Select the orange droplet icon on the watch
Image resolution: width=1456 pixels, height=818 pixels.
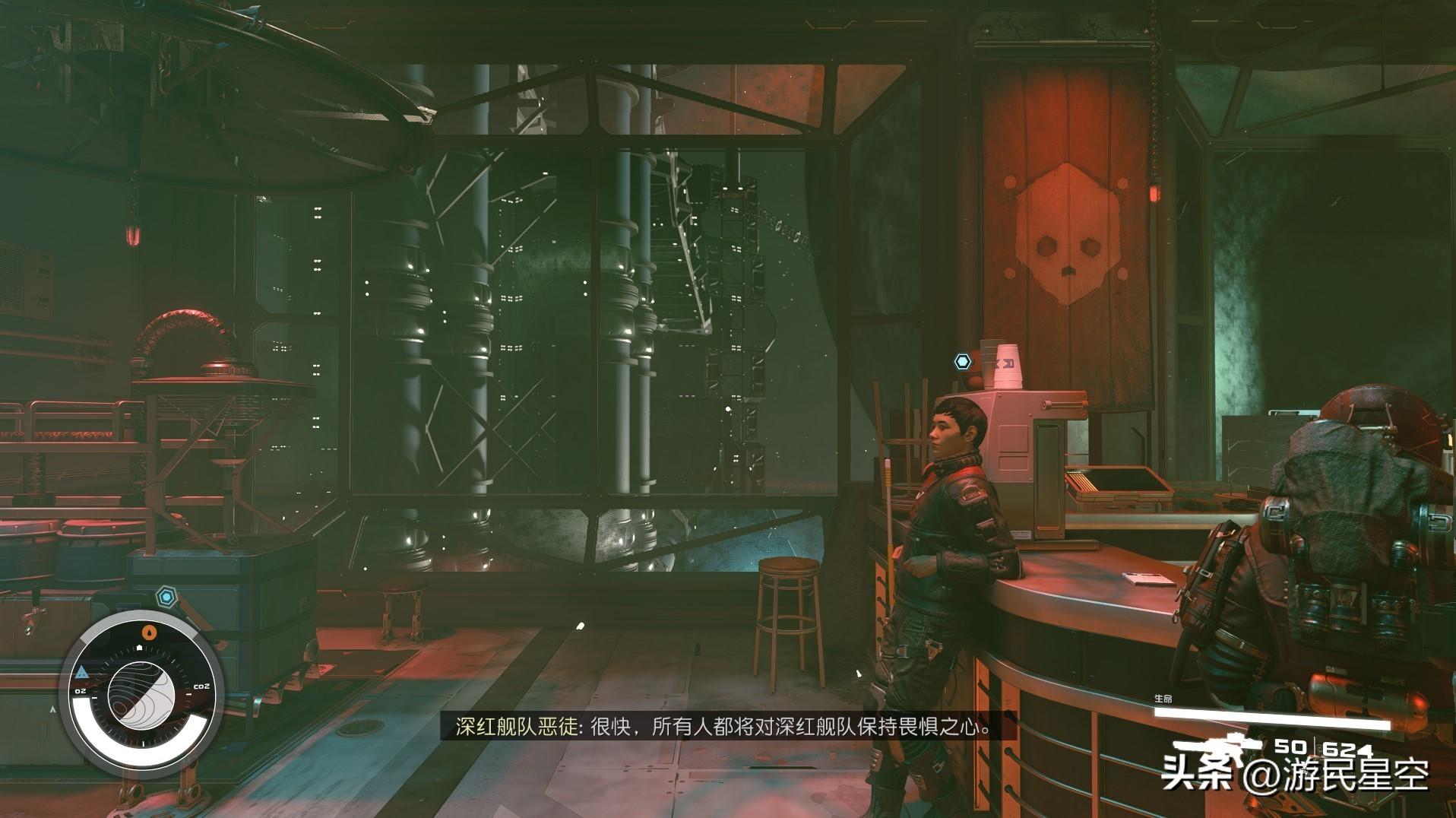pyautogui.click(x=150, y=630)
